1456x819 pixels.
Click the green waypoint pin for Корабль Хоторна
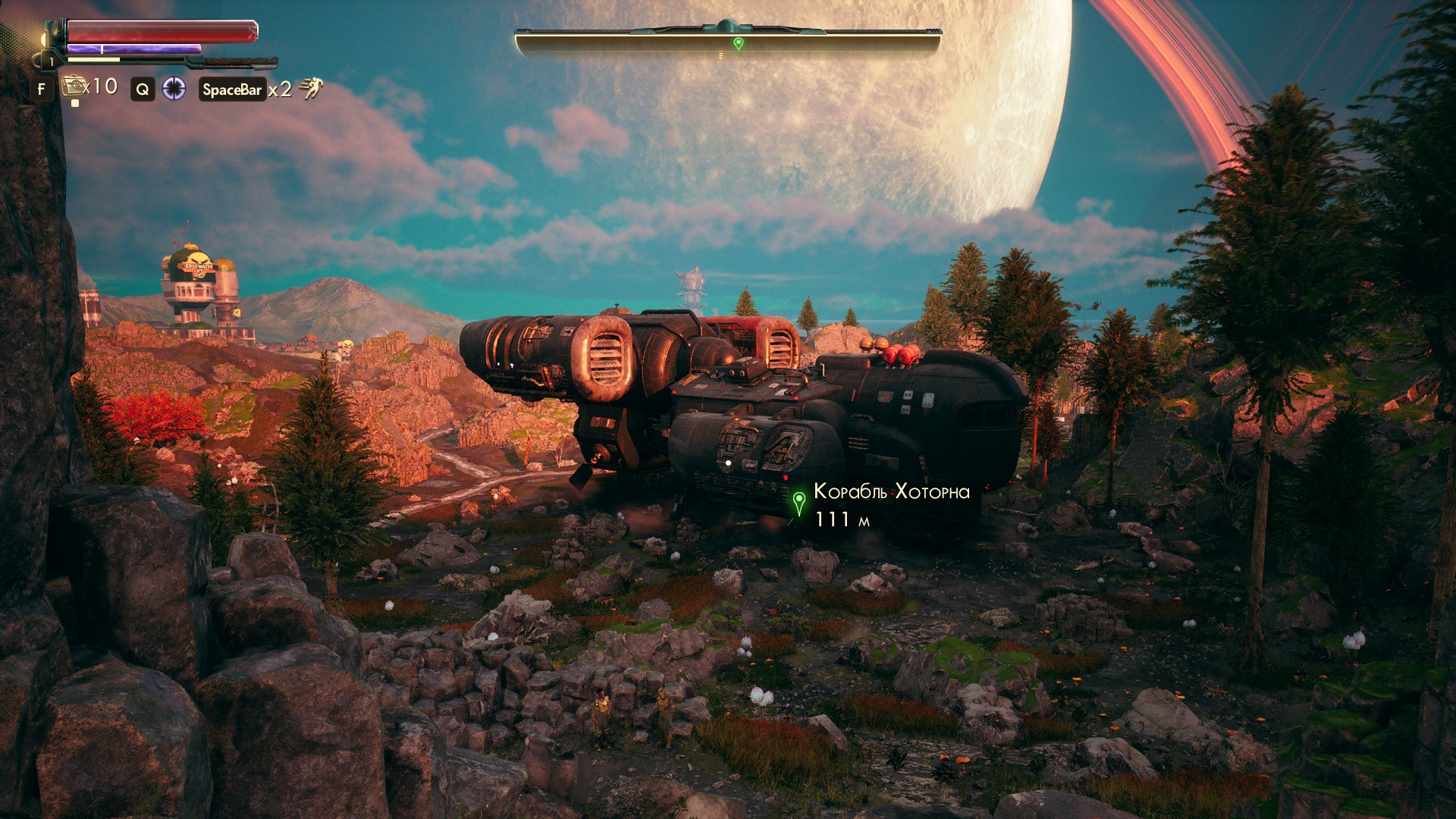(x=799, y=501)
